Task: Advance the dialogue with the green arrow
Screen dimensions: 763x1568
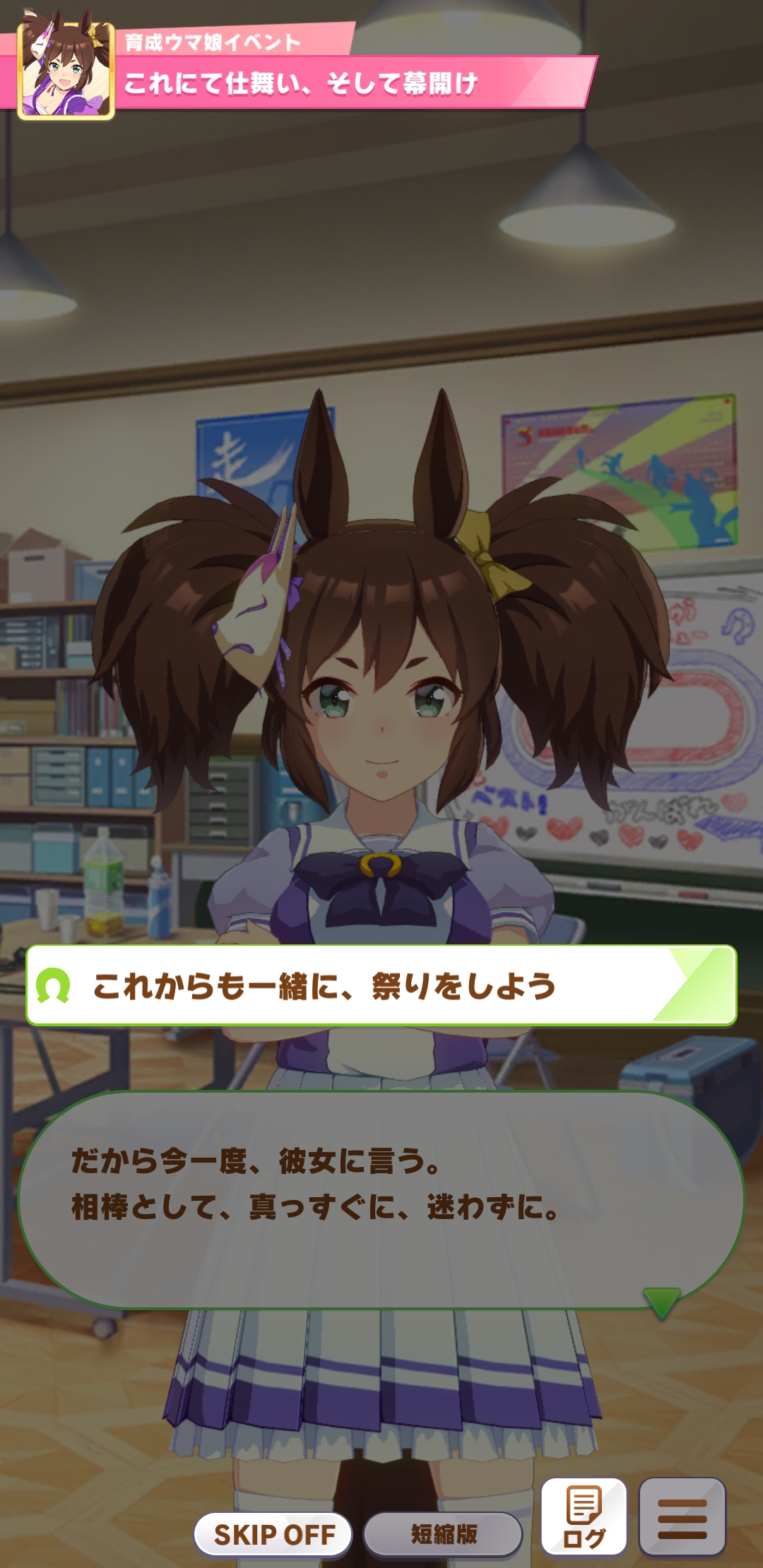Action: coord(661,1301)
